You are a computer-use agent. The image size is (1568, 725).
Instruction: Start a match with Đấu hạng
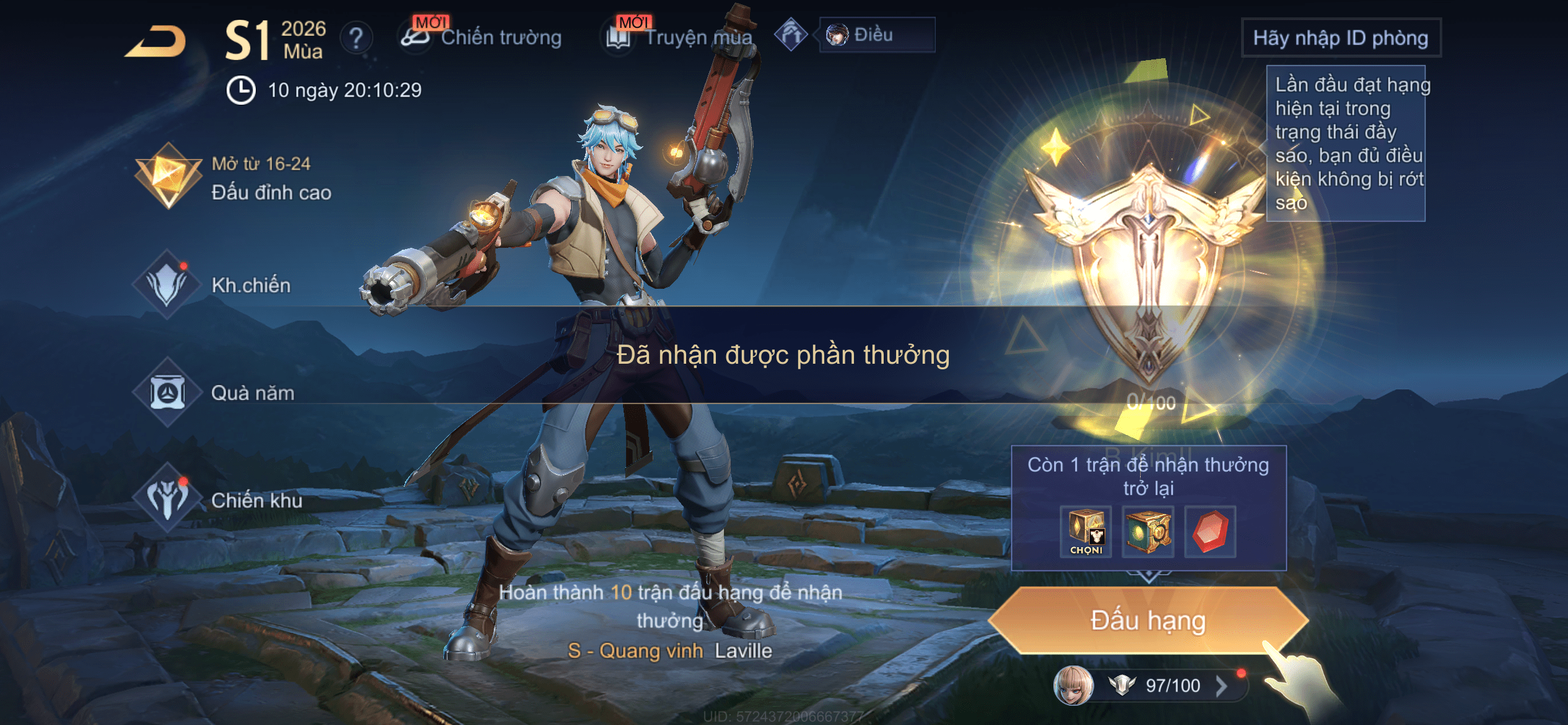pos(1148,621)
